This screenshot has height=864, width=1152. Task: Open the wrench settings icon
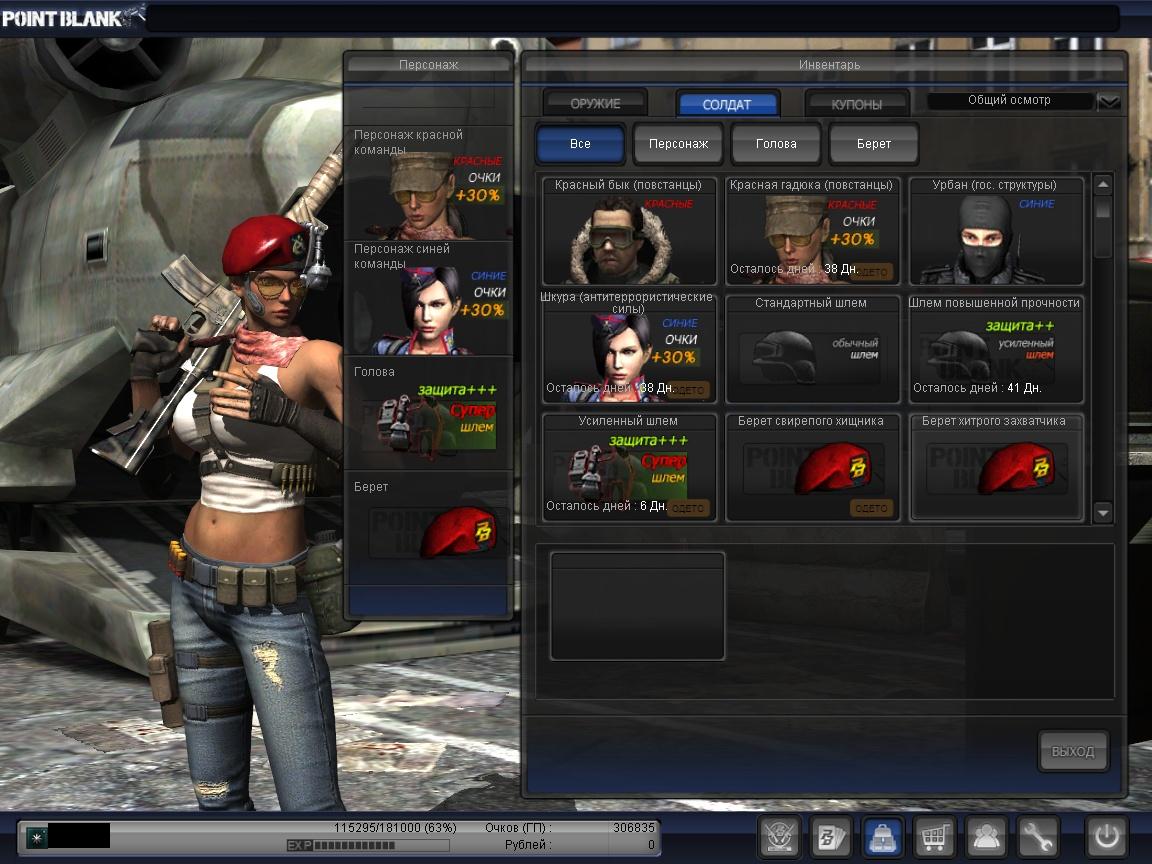click(x=1038, y=835)
